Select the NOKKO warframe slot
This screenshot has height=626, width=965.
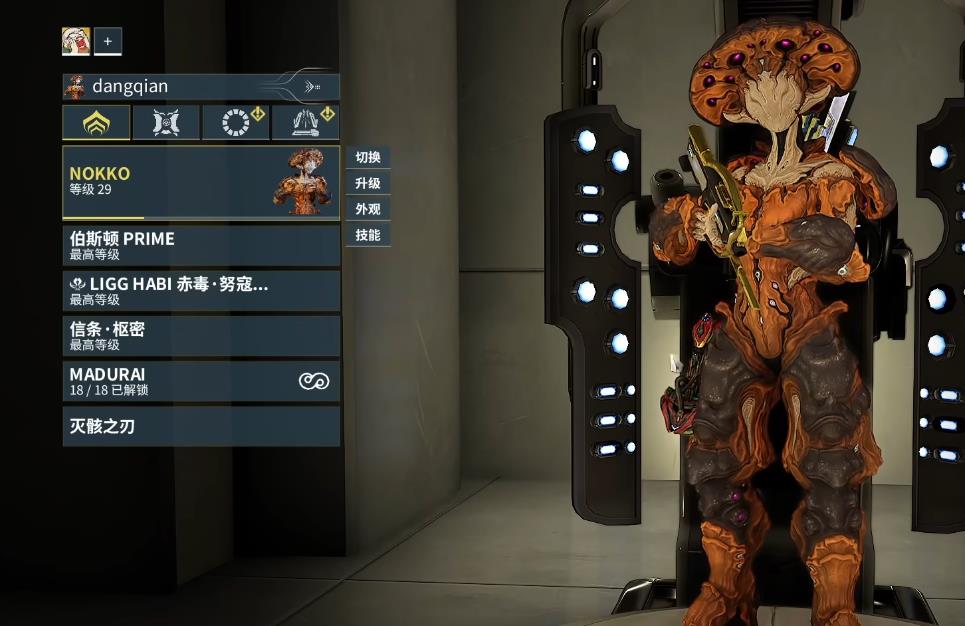(201, 181)
